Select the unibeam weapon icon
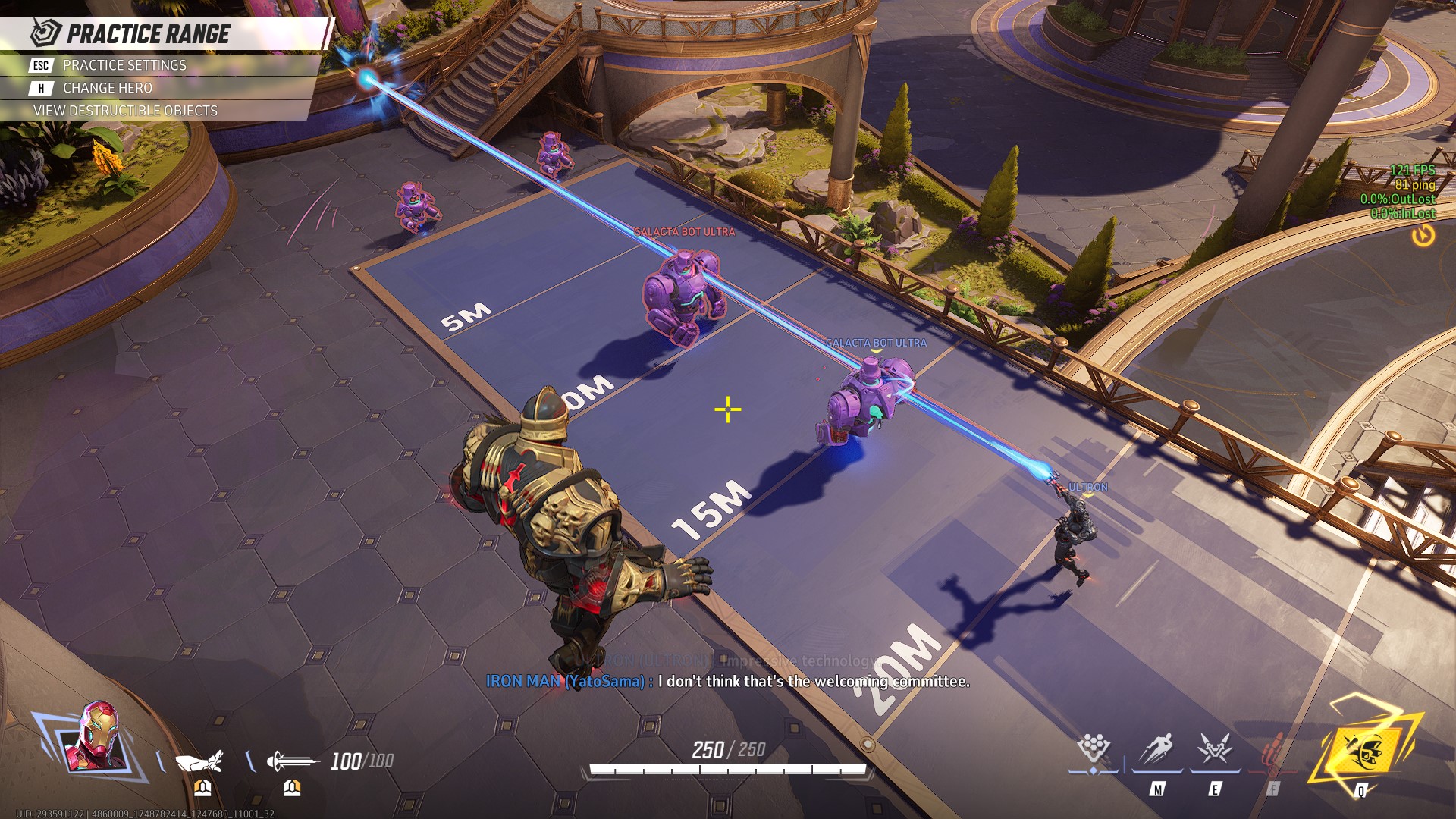1456x819 pixels. 292,760
